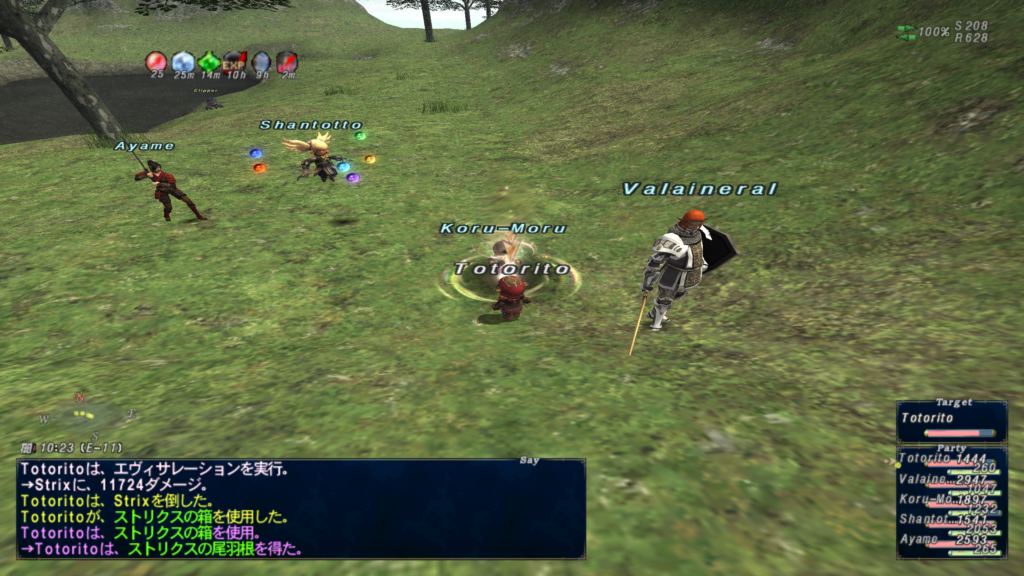Select the red orb status icon marked 25

click(x=156, y=62)
